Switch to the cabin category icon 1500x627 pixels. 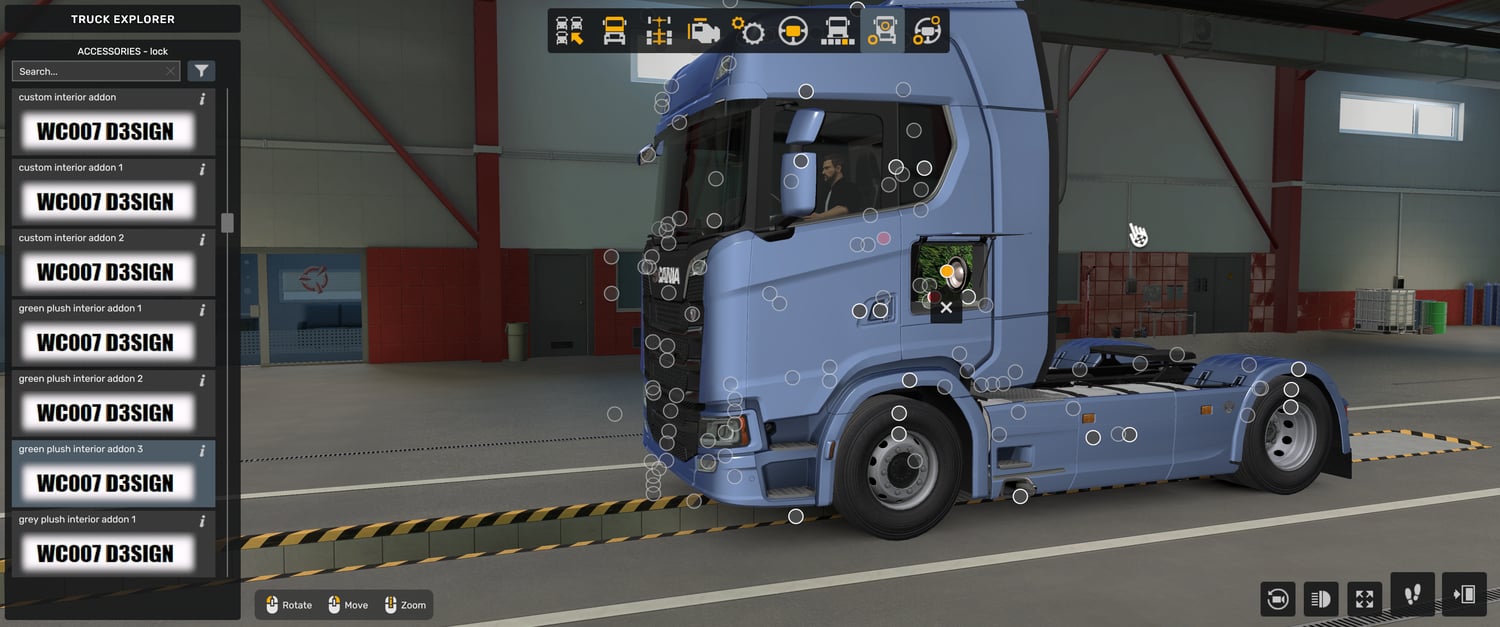click(614, 32)
